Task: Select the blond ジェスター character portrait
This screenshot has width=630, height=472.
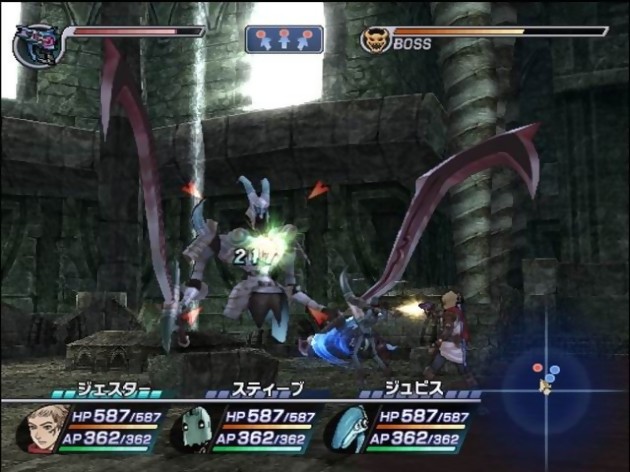Action: pyautogui.click(x=40, y=429)
